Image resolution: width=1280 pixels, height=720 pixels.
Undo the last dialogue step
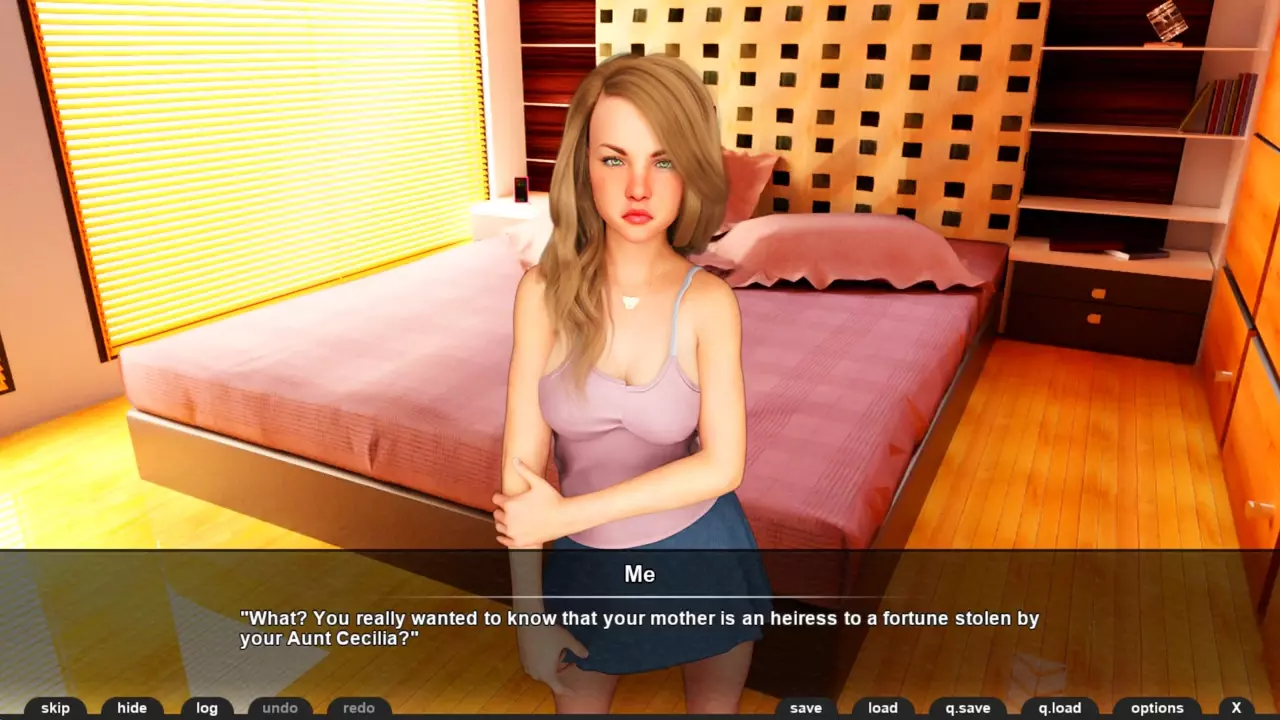[x=280, y=708]
